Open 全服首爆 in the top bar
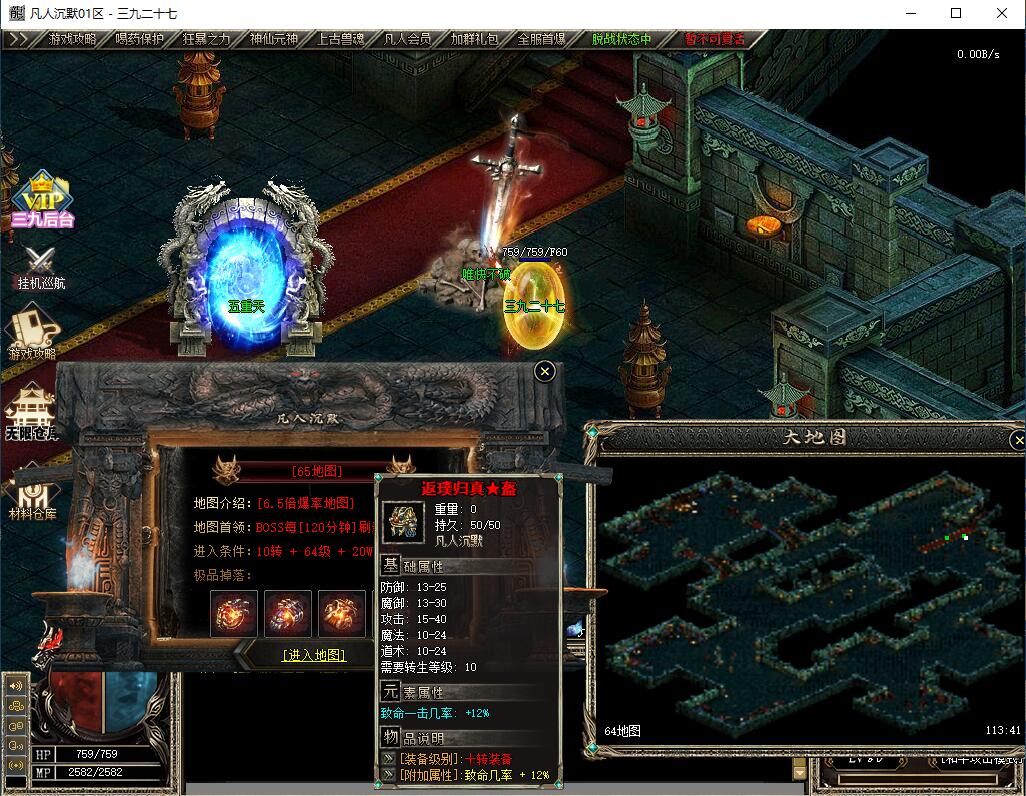 (x=541, y=39)
